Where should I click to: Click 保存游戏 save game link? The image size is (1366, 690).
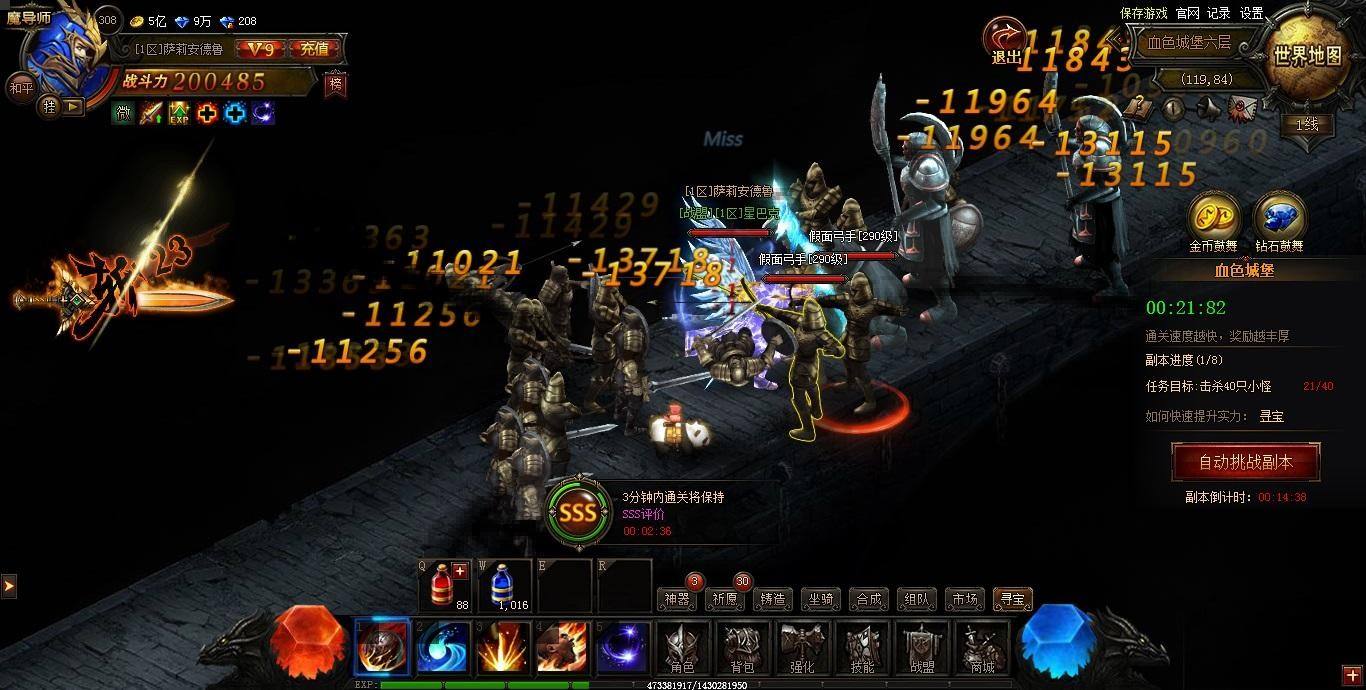(x=1143, y=13)
